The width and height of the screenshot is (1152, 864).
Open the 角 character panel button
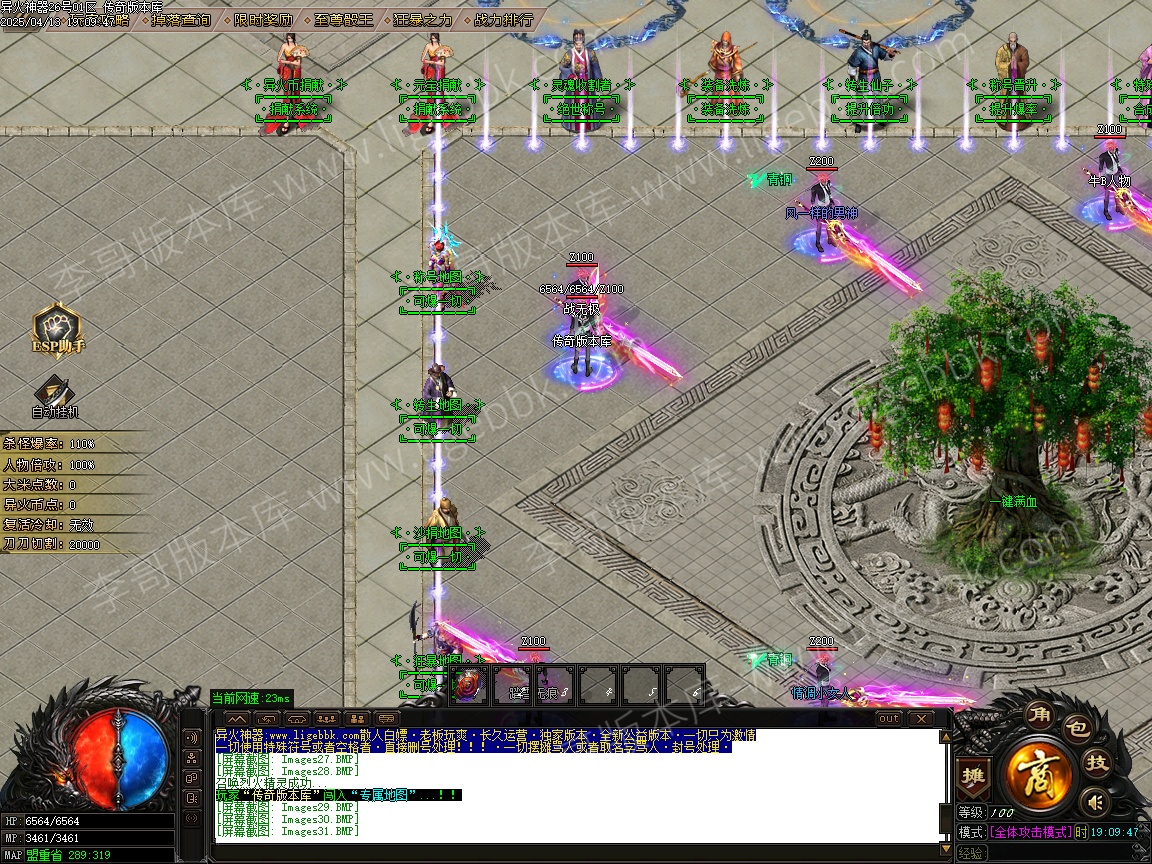1039,718
